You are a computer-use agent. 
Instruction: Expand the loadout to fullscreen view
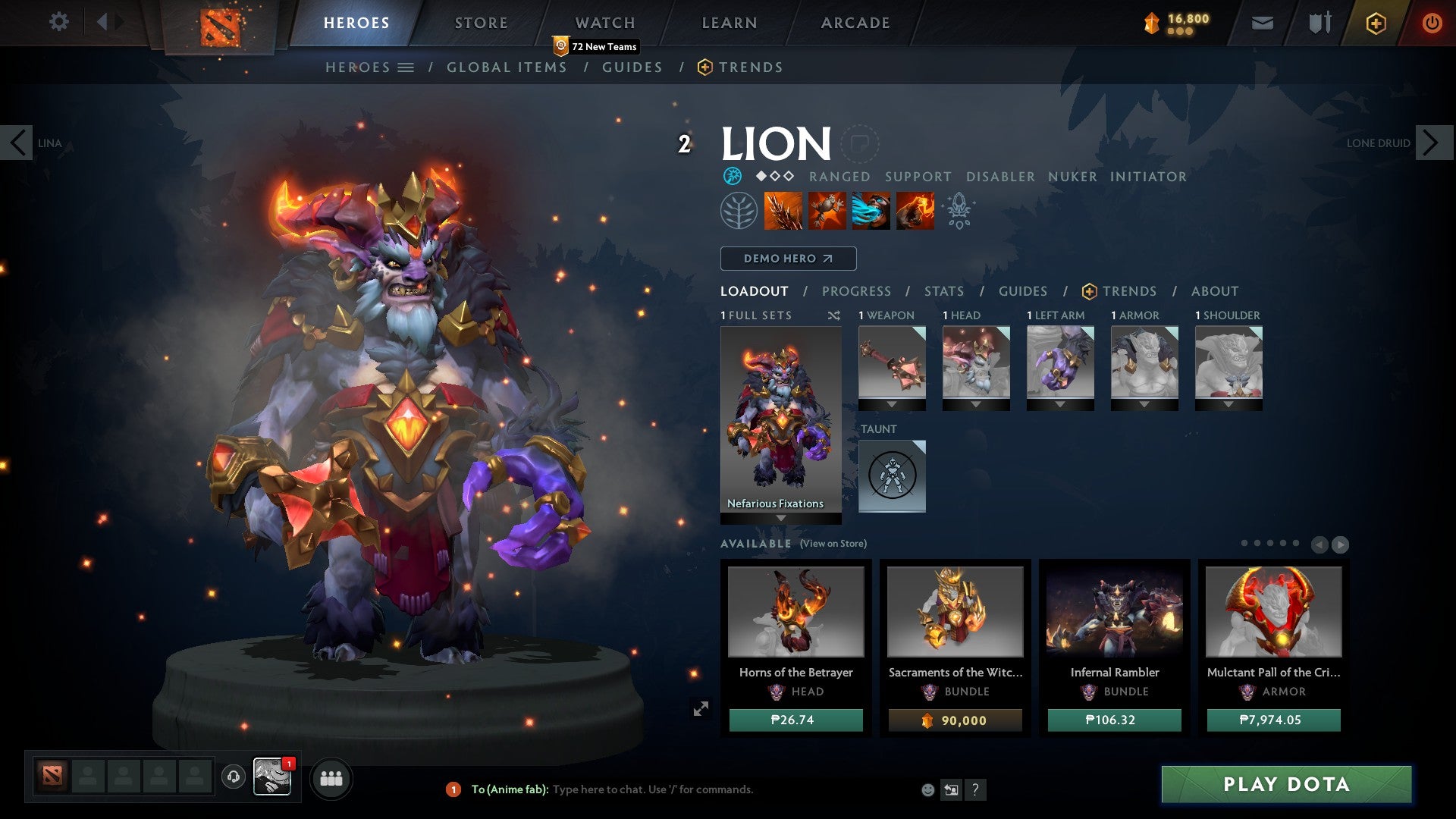pyautogui.click(x=700, y=708)
